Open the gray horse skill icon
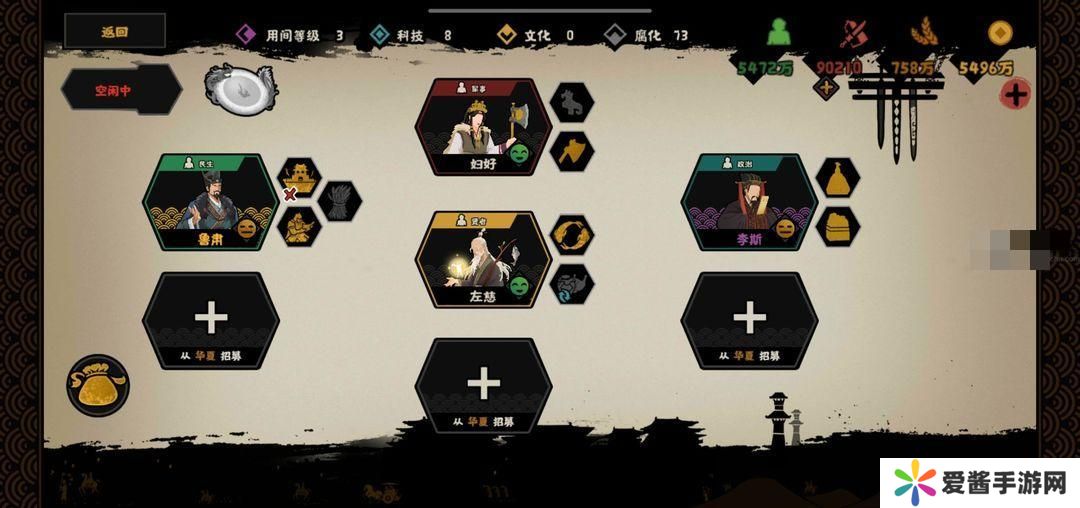The height and width of the screenshot is (508, 1080). (x=572, y=100)
